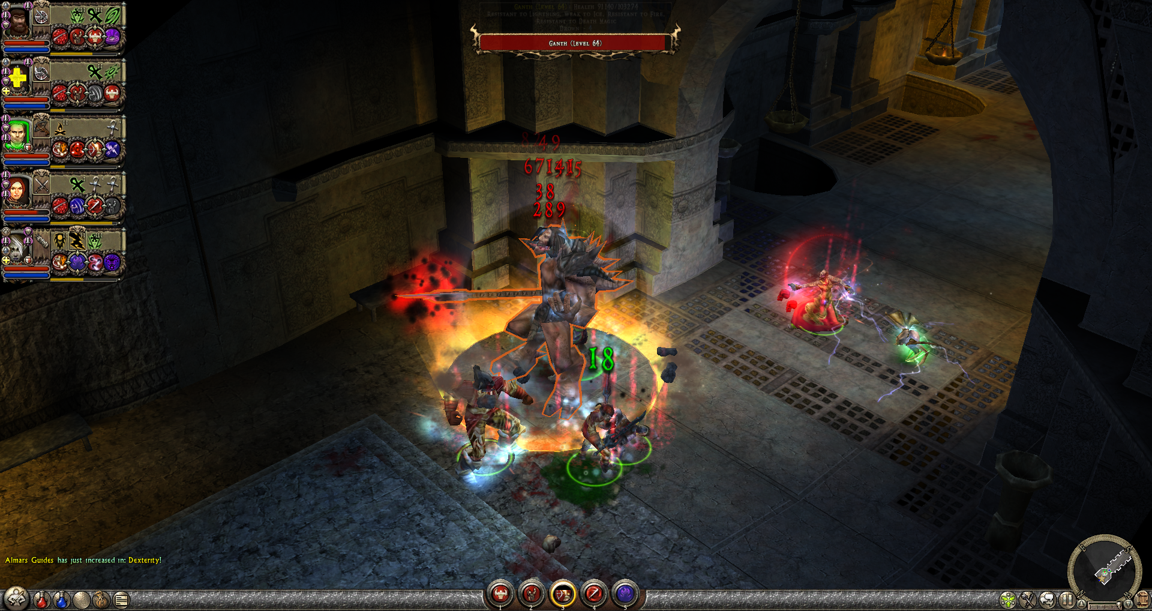The image size is (1152, 611).
Task: Open the inventory bag icon
Action: [101, 600]
